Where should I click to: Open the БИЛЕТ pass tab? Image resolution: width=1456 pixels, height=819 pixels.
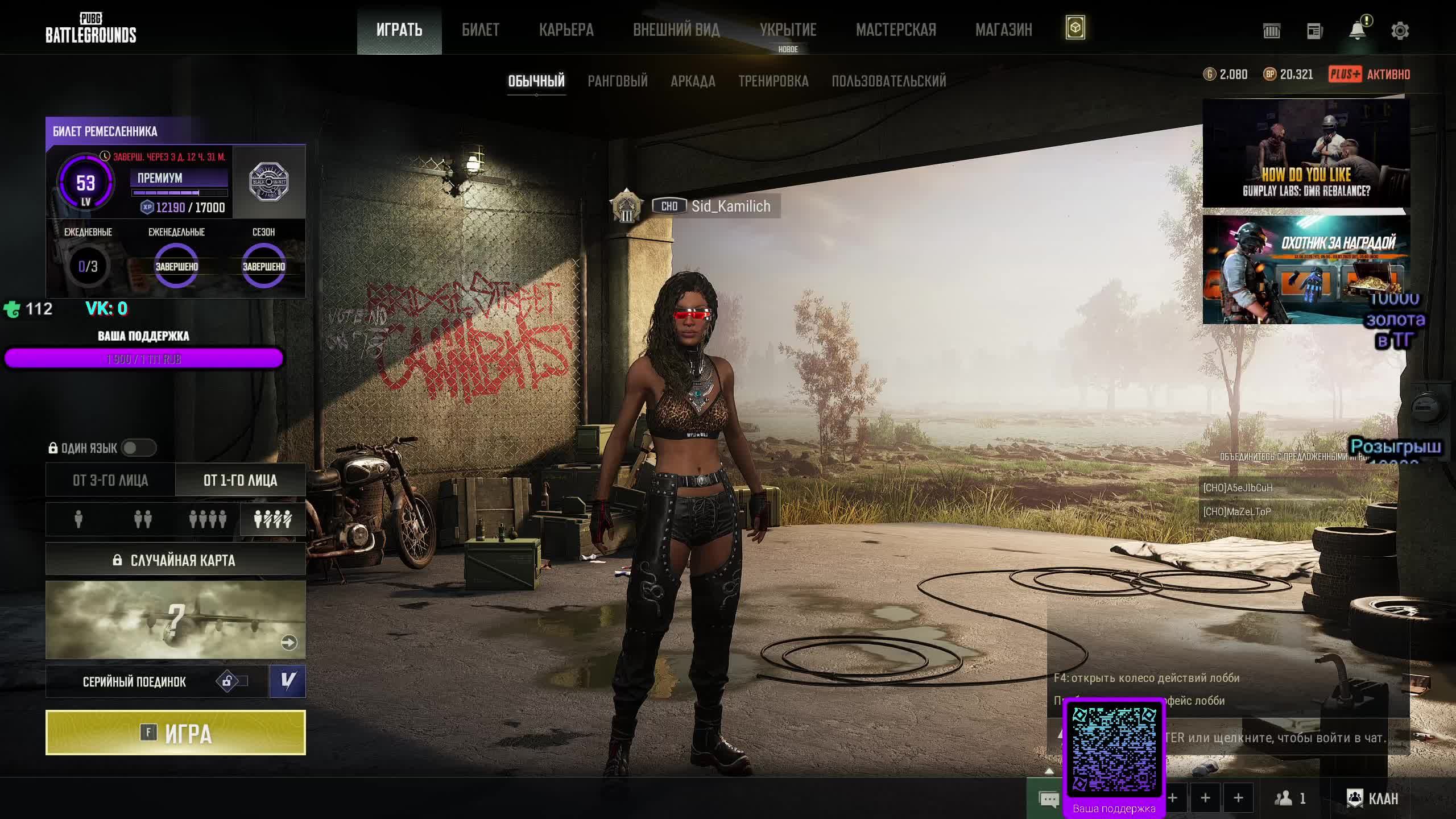481,30
